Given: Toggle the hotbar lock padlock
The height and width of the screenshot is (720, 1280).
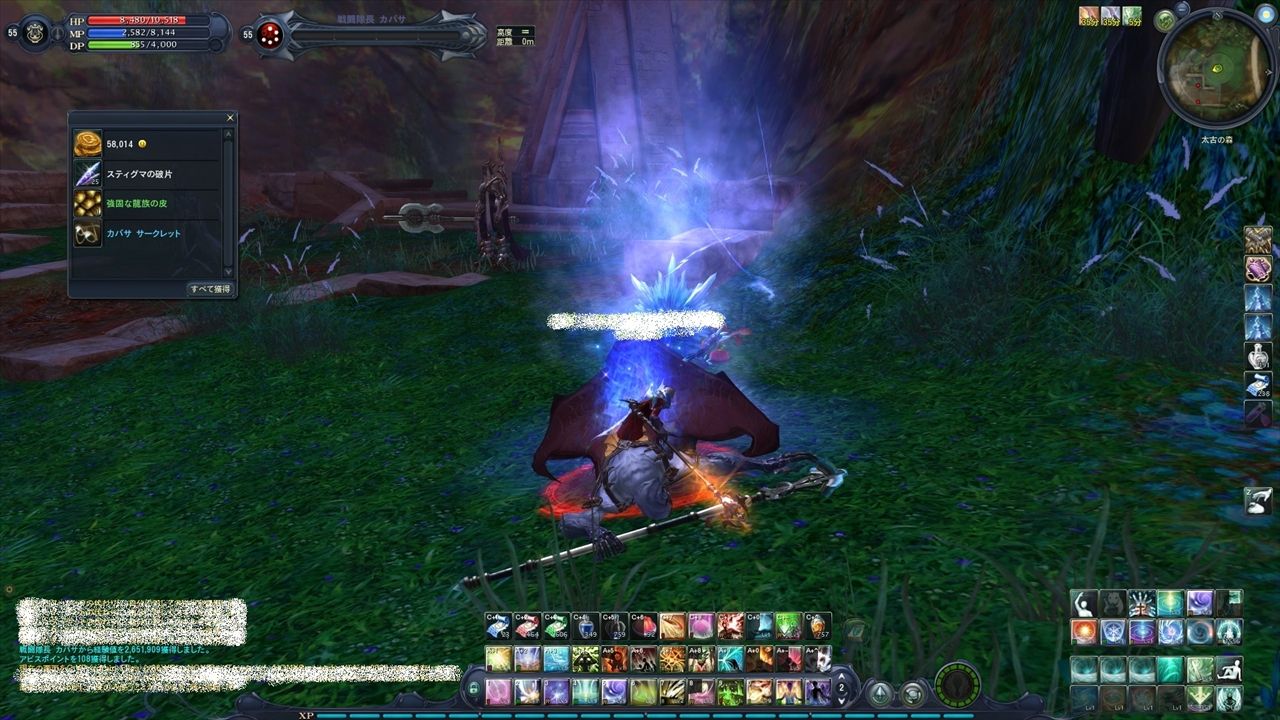Looking at the screenshot, I should pyautogui.click(x=474, y=689).
